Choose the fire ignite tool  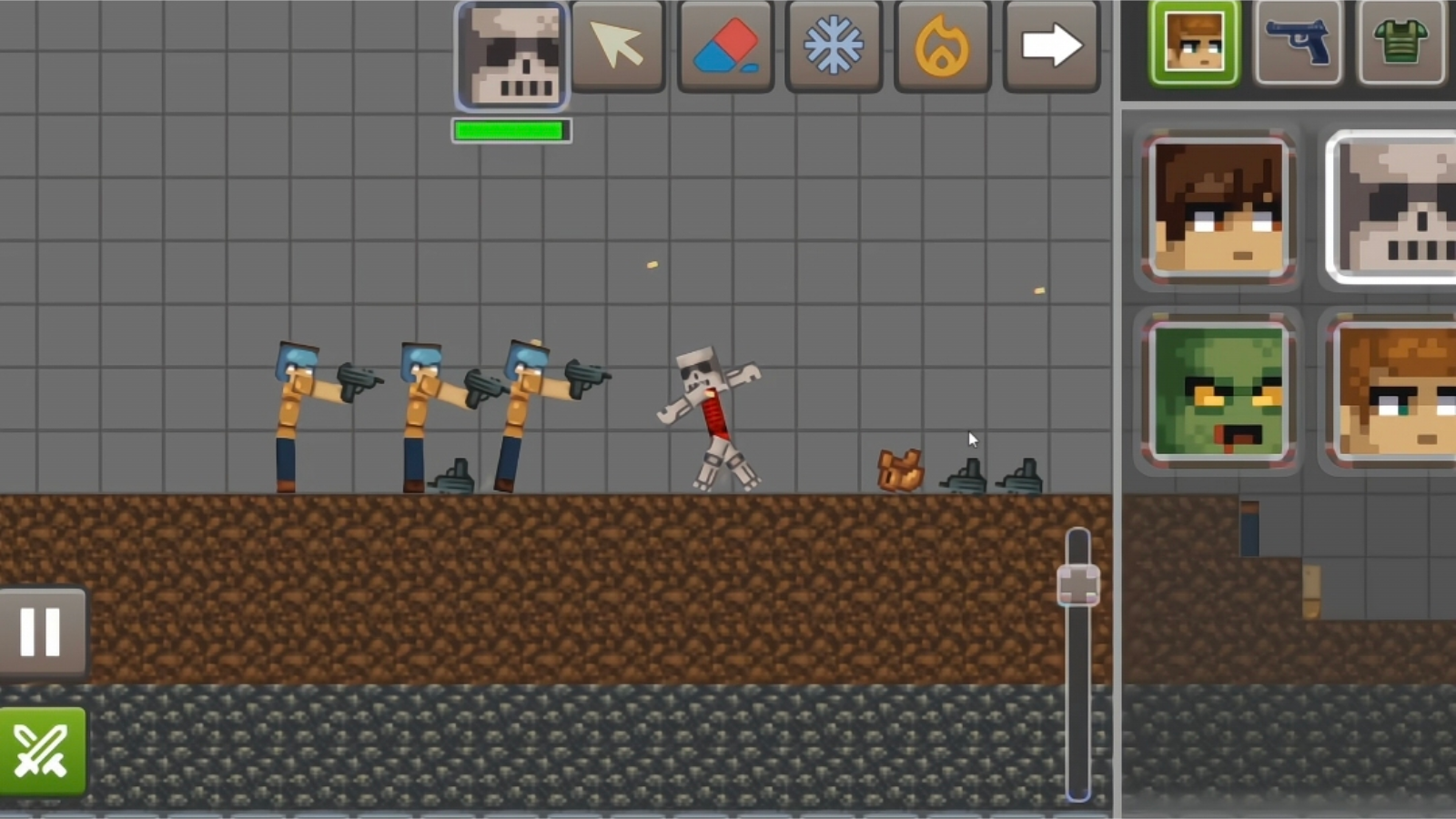[x=943, y=47]
